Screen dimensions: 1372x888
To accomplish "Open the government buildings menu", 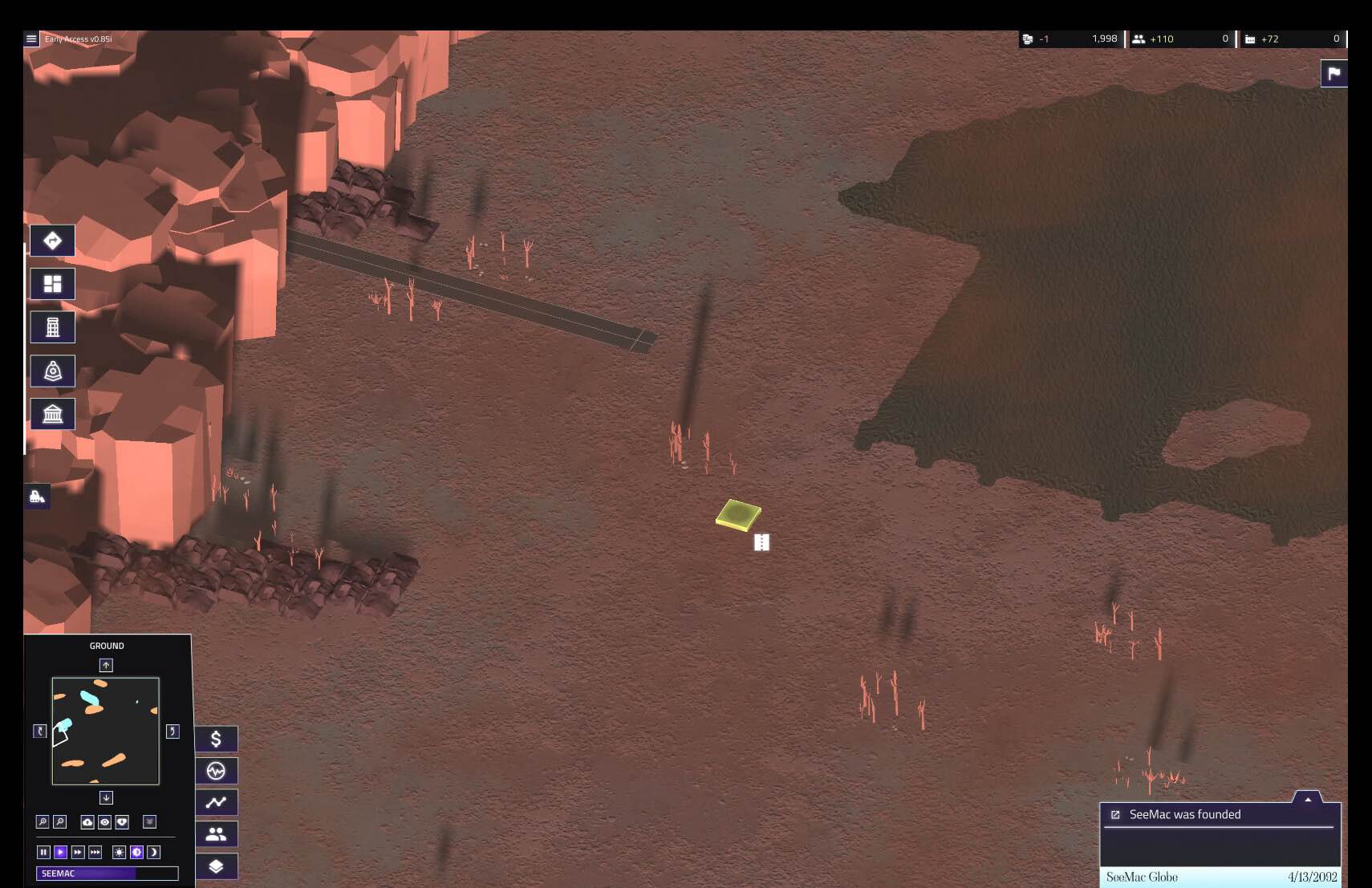I will click(53, 414).
